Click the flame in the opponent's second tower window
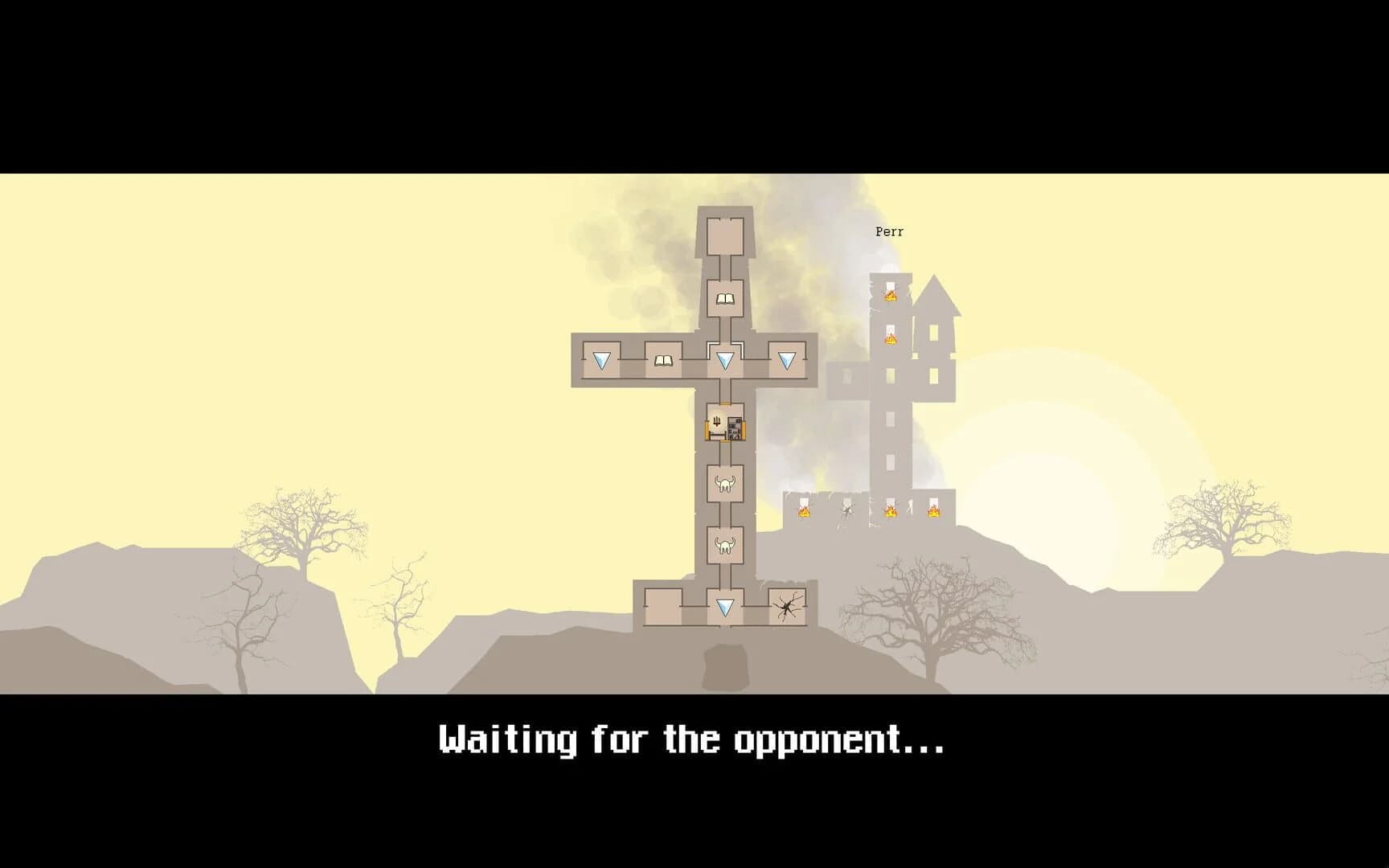This screenshot has width=1389, height=868. [891, 341]
